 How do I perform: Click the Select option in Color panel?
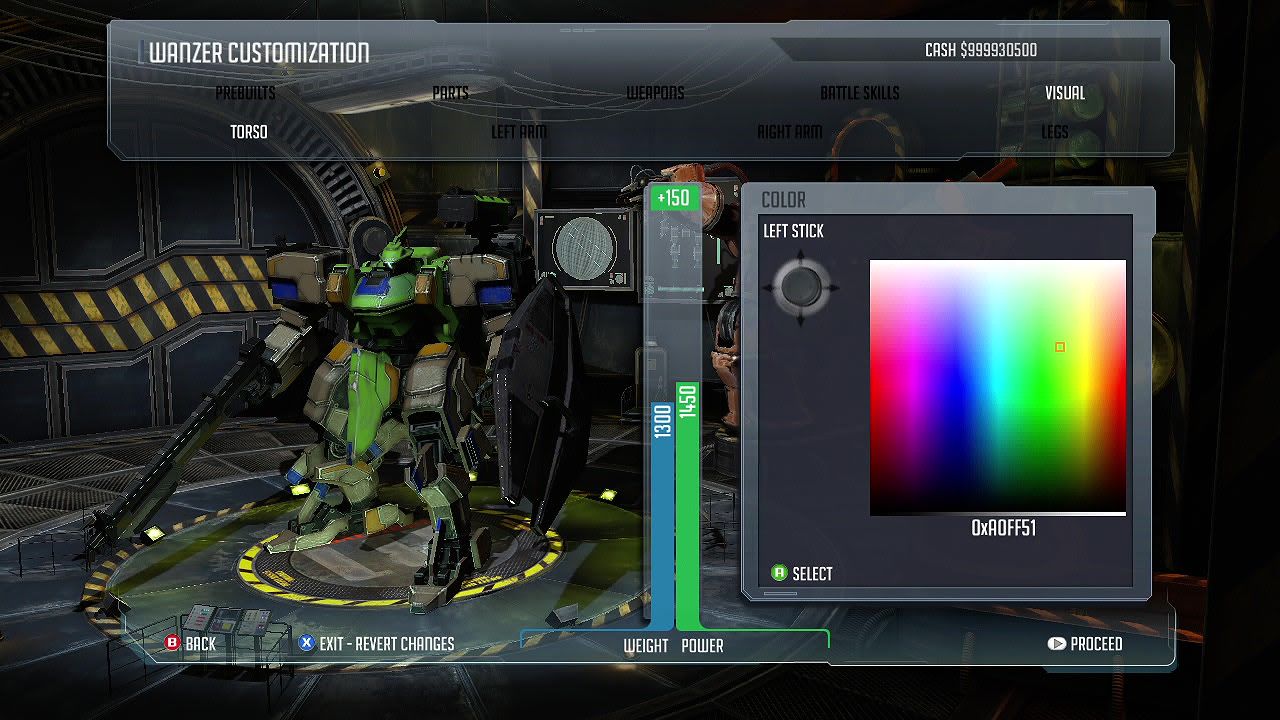(802, 574)
